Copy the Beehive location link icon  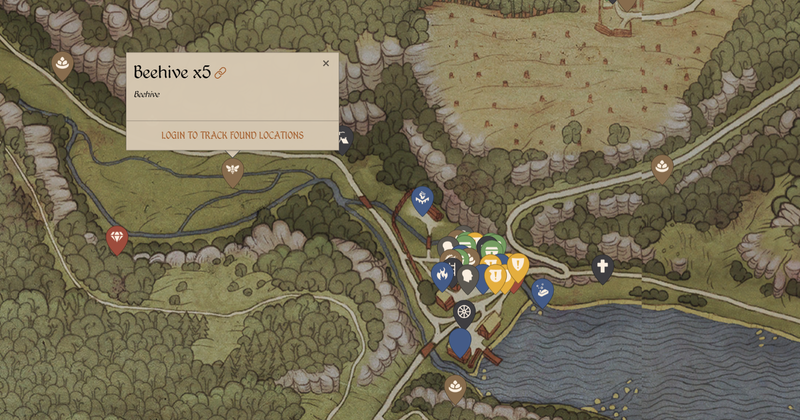coord(221,73)
